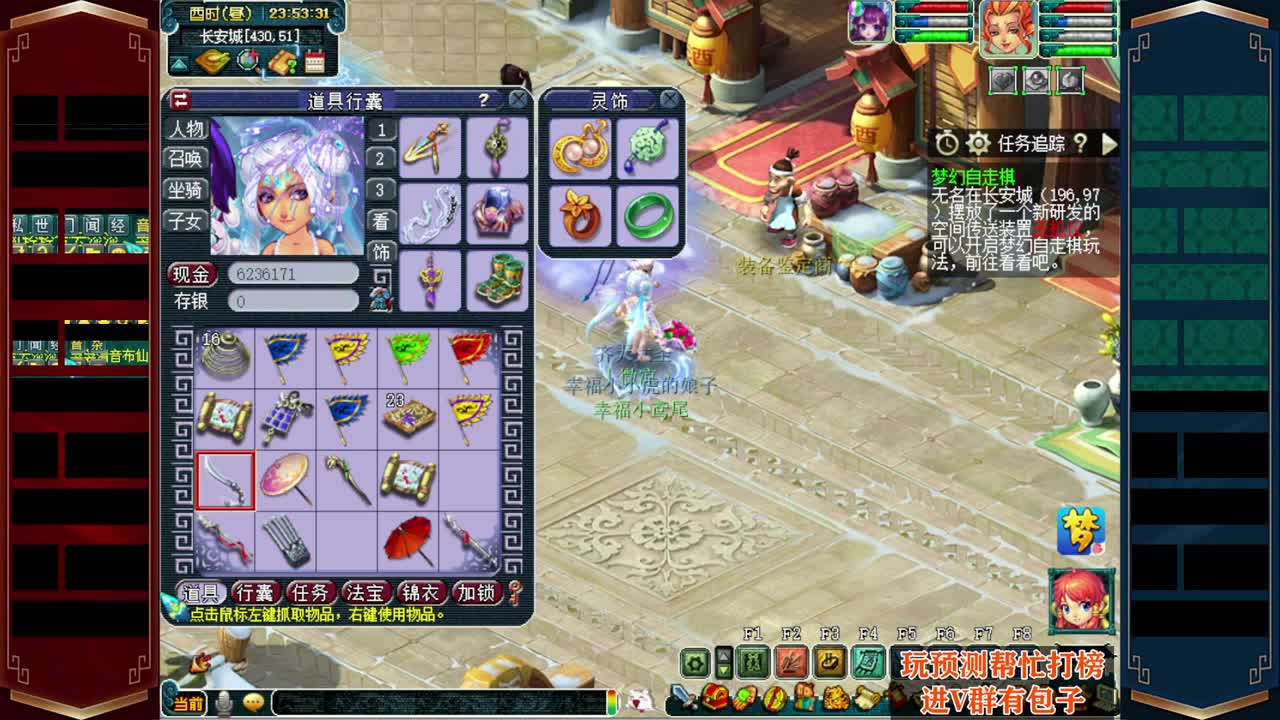Open the activity compass icon below the clock

pyautogui.click(x=247, y=60)
